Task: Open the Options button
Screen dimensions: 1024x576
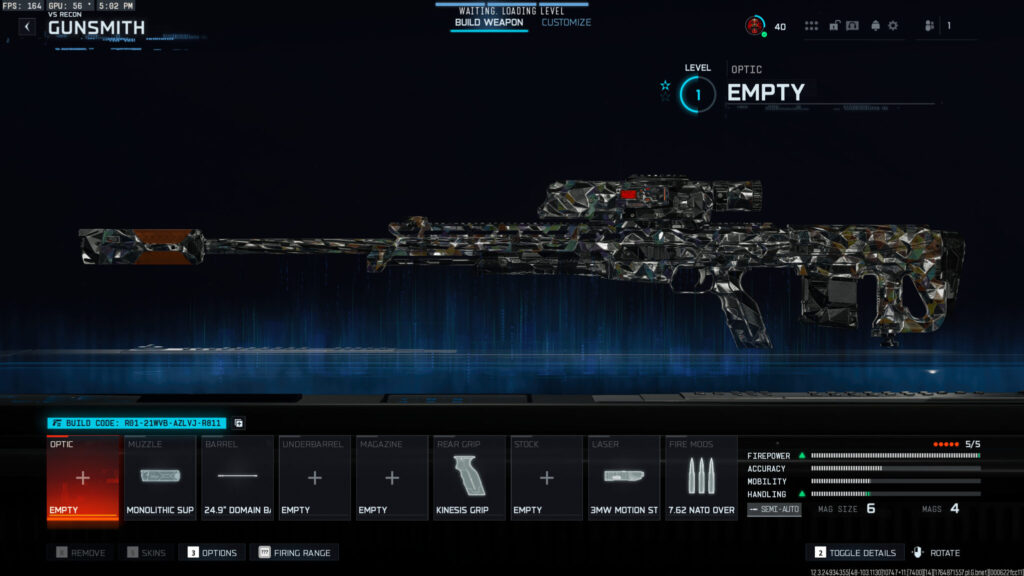Action: pos(211,552)
